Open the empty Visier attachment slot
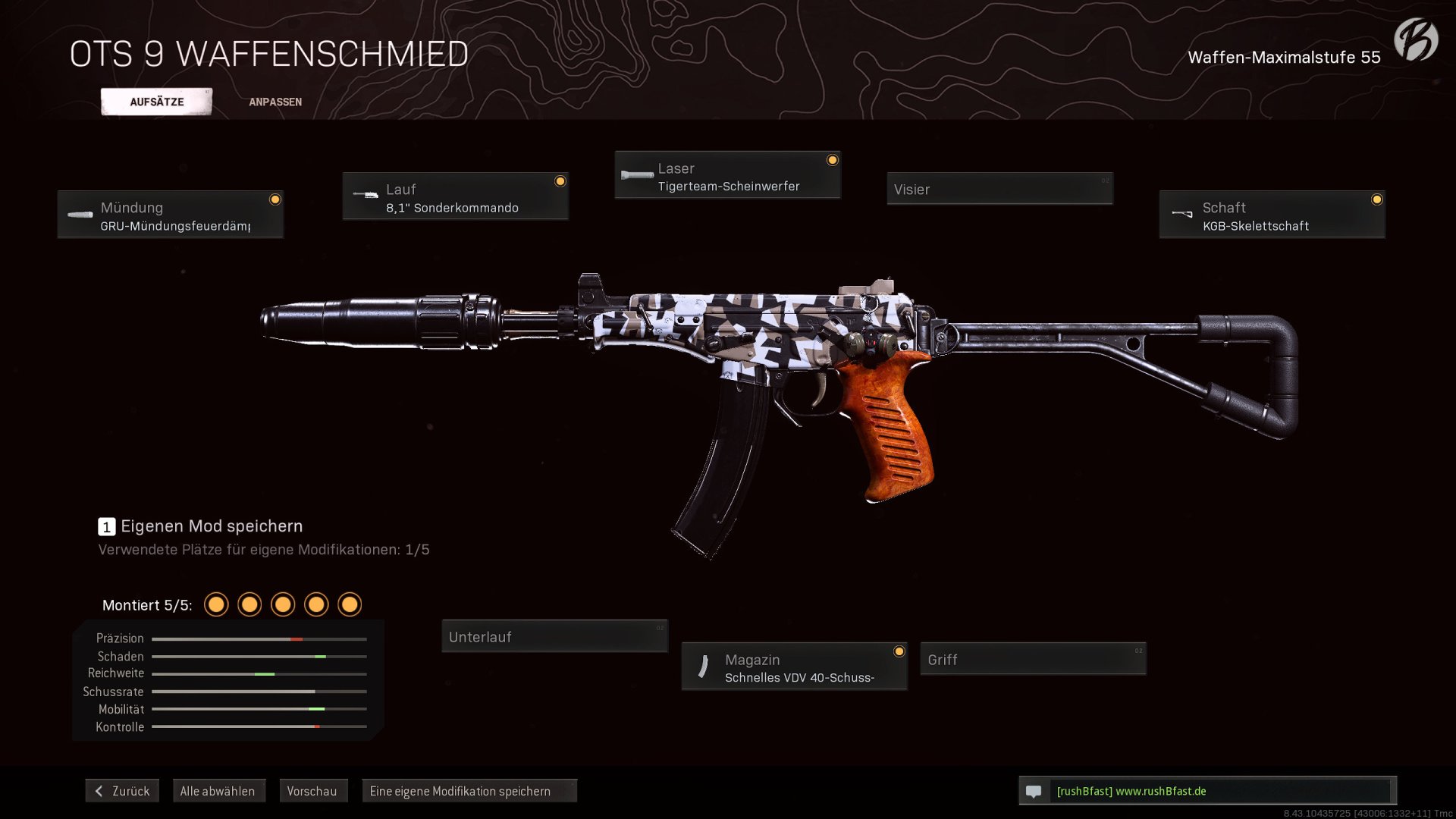Image resolution: width=1456 pixels, height=819 pixels. click(x=999, y=189)
